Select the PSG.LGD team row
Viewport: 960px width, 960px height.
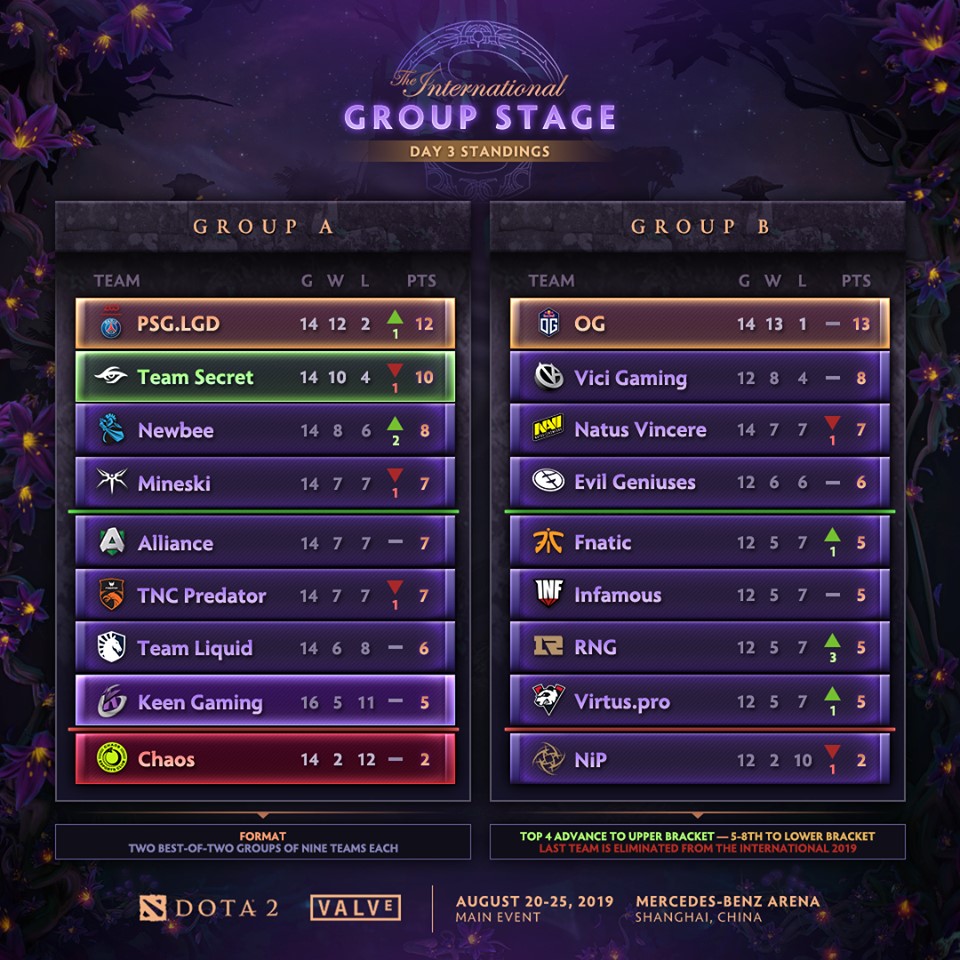point(265,324)
